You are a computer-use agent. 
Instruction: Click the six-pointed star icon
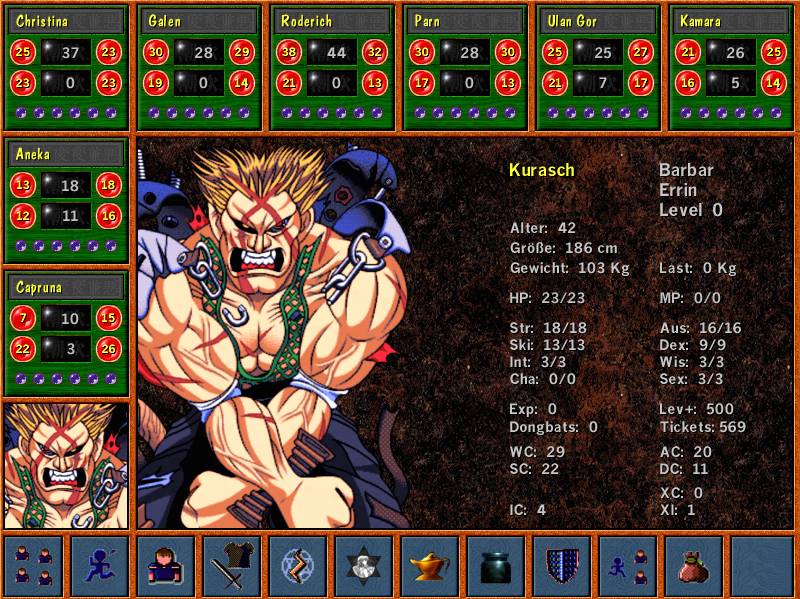[x=364, y=566]
